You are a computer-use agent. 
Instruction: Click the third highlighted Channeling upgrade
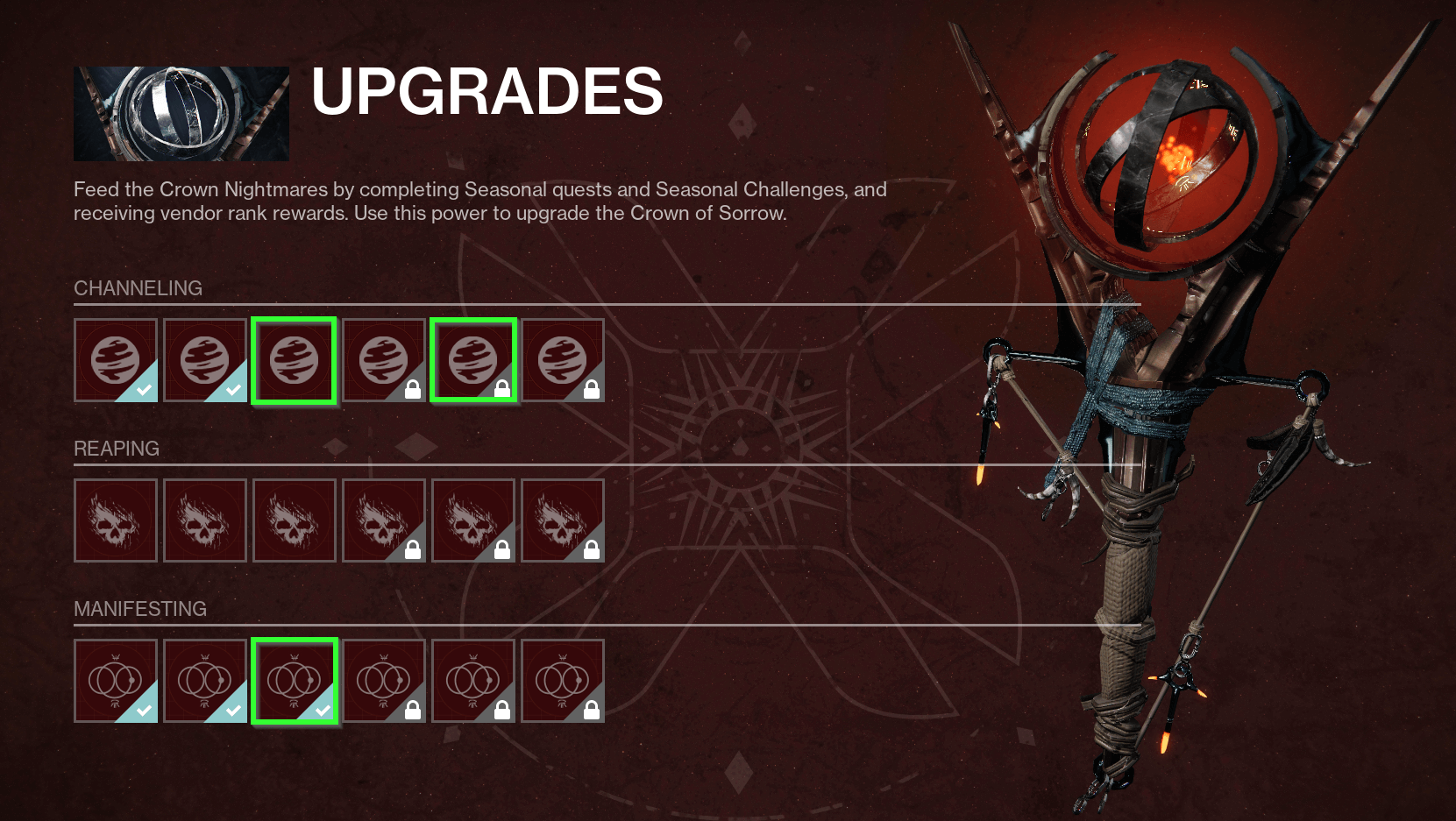tap(295, 359)
